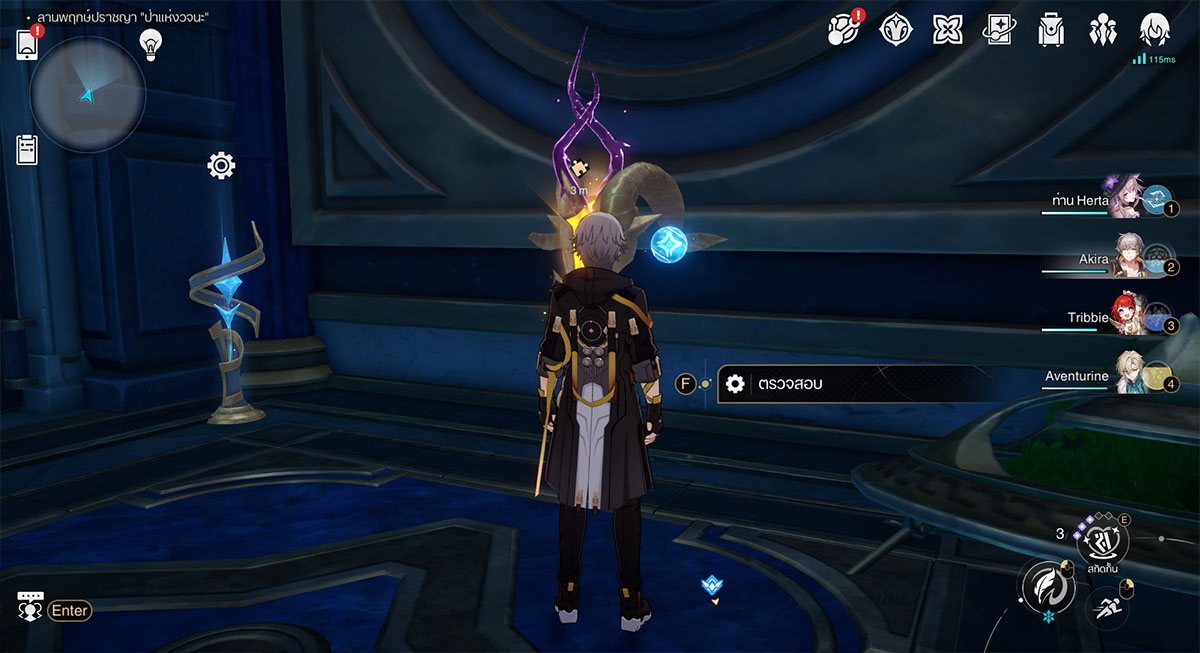Open the chat box icon
The width and height of the screenshot is (1200, 653).
point(30,607)
